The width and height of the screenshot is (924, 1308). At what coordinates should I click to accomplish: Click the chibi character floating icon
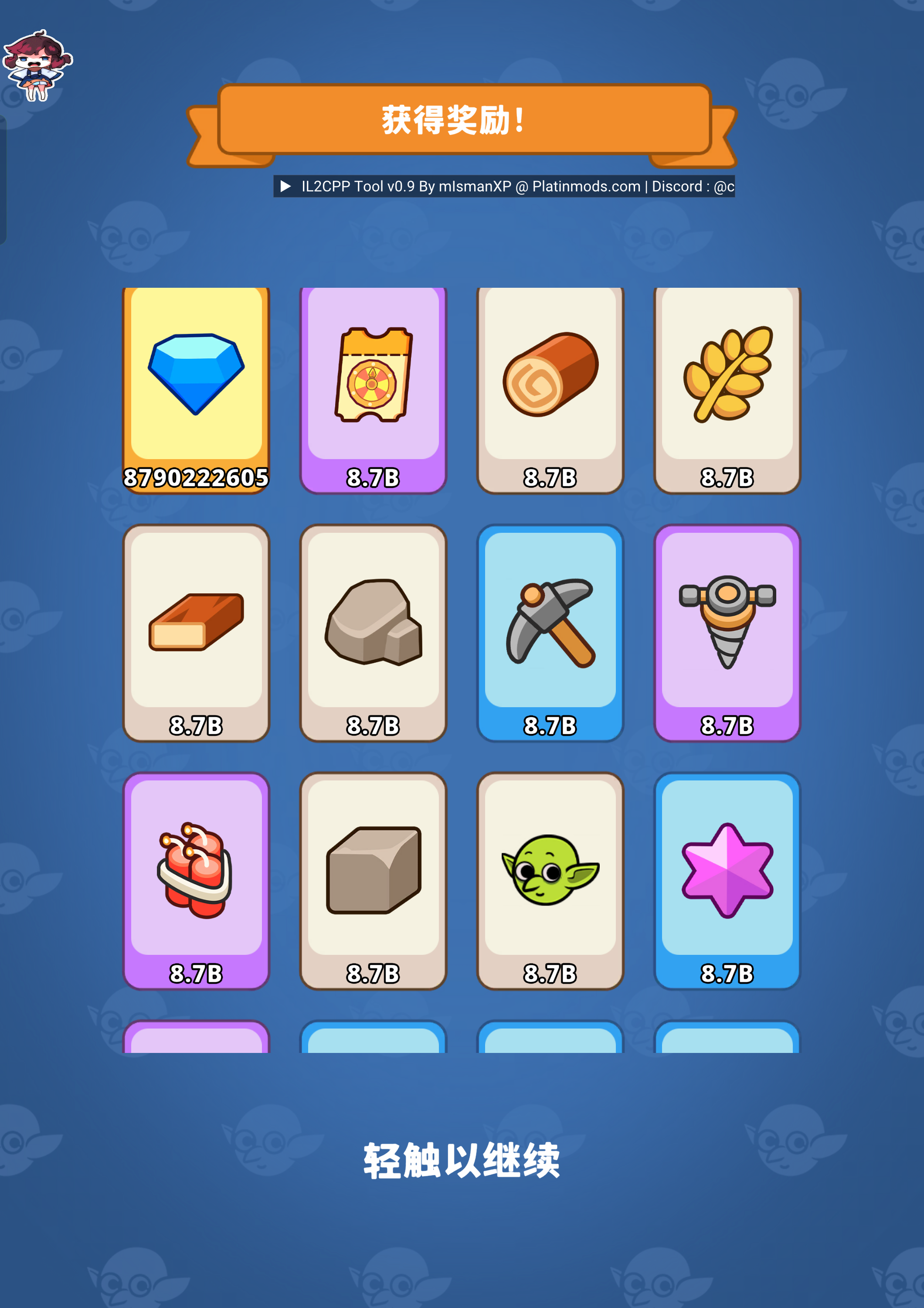pos(37,65)
